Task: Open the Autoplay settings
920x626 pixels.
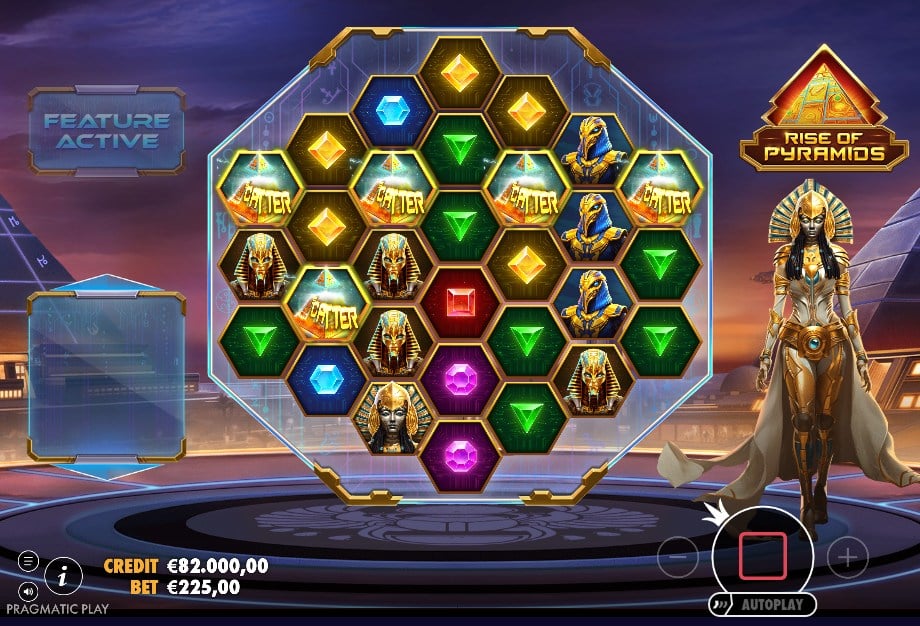Action: point(762,605)
